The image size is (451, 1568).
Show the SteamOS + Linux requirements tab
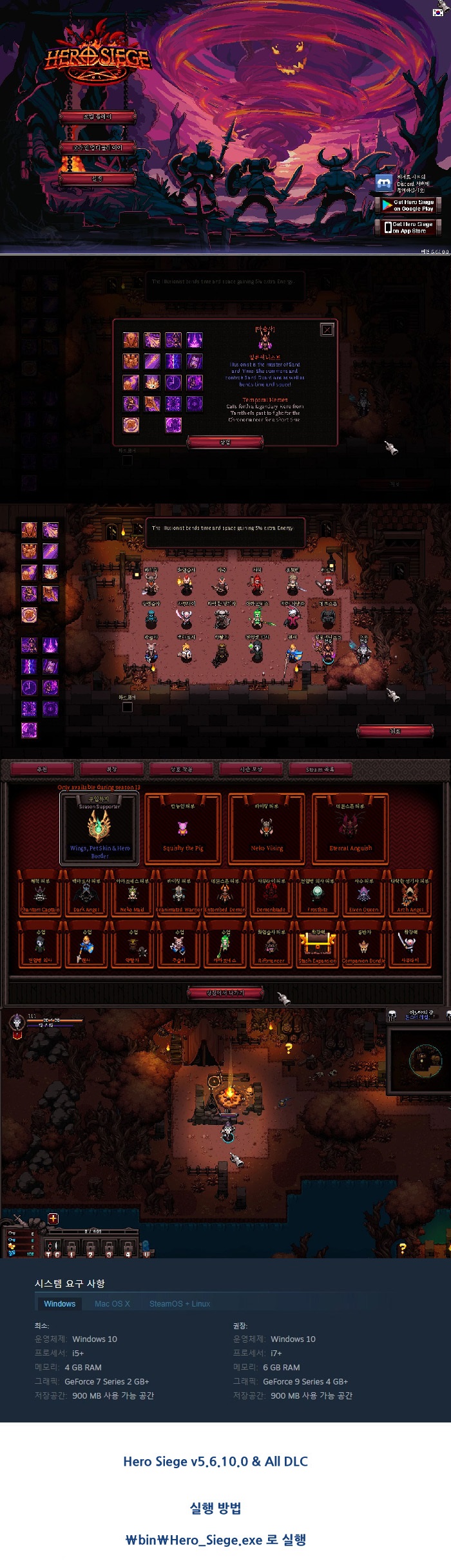(x=180, y=1303)
